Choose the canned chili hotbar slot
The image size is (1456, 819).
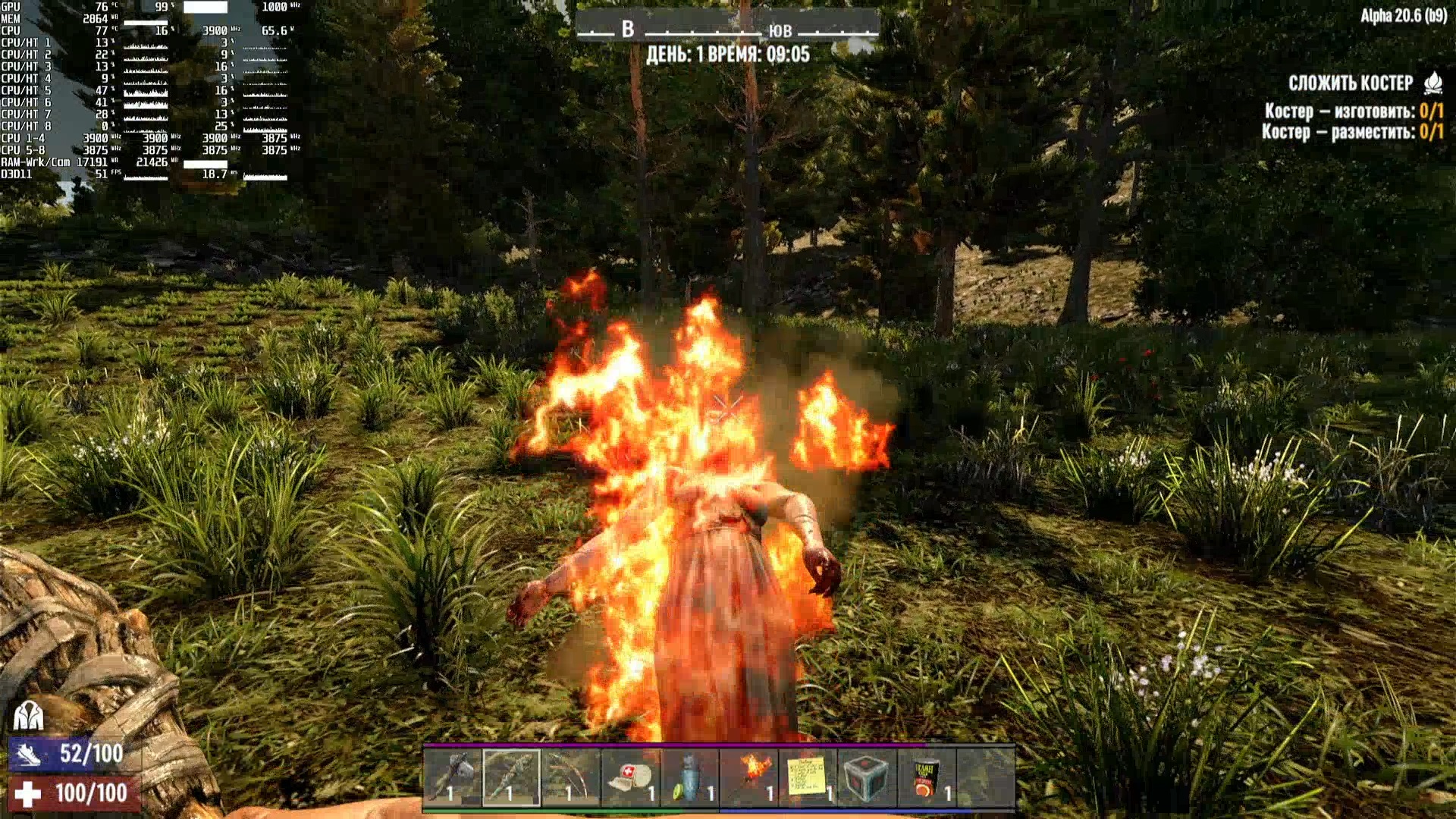pyautogui.click(x=926, y=777)
